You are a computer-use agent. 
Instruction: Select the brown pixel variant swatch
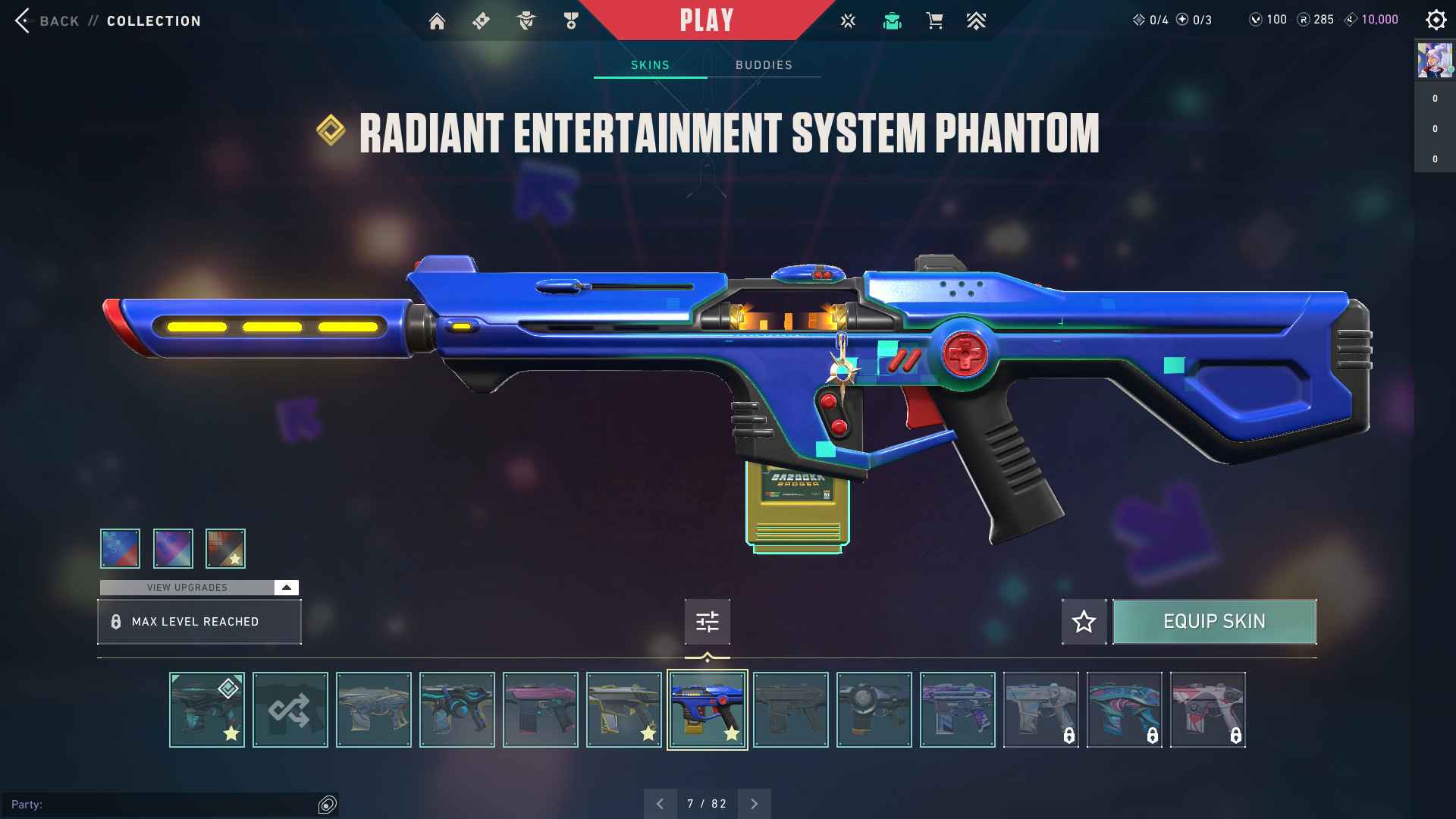(x=225, y=548)
